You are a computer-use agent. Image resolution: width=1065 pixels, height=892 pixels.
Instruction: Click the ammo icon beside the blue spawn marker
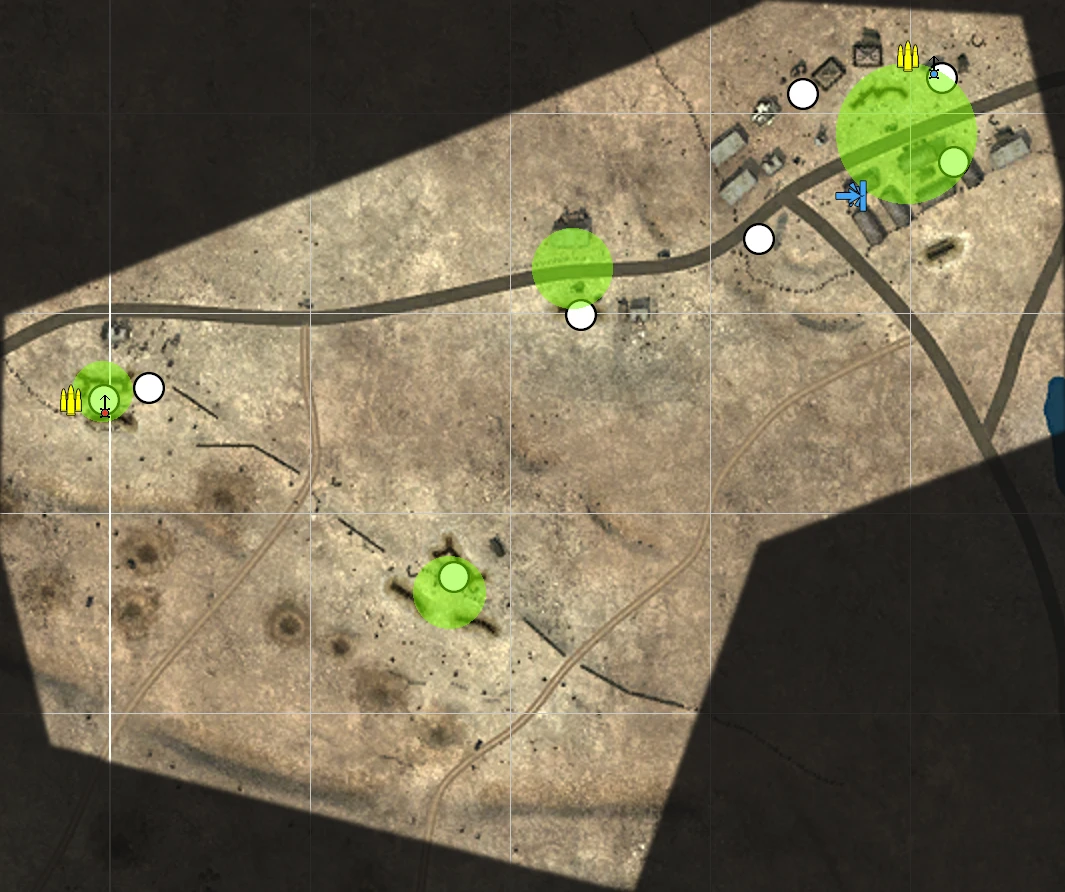click(x=907, y=57)
